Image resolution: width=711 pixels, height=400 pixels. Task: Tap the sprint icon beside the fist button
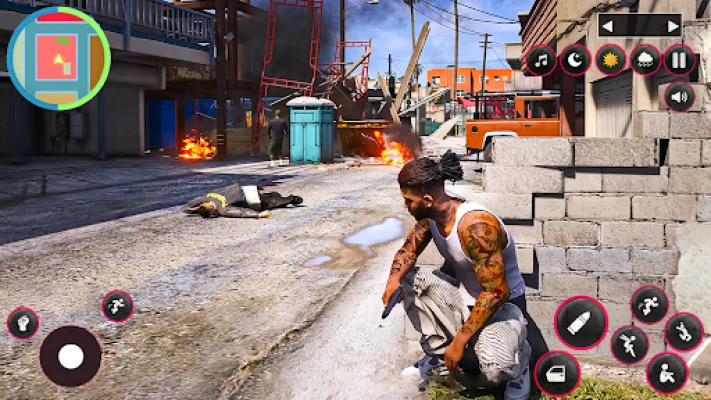(117, 306)
